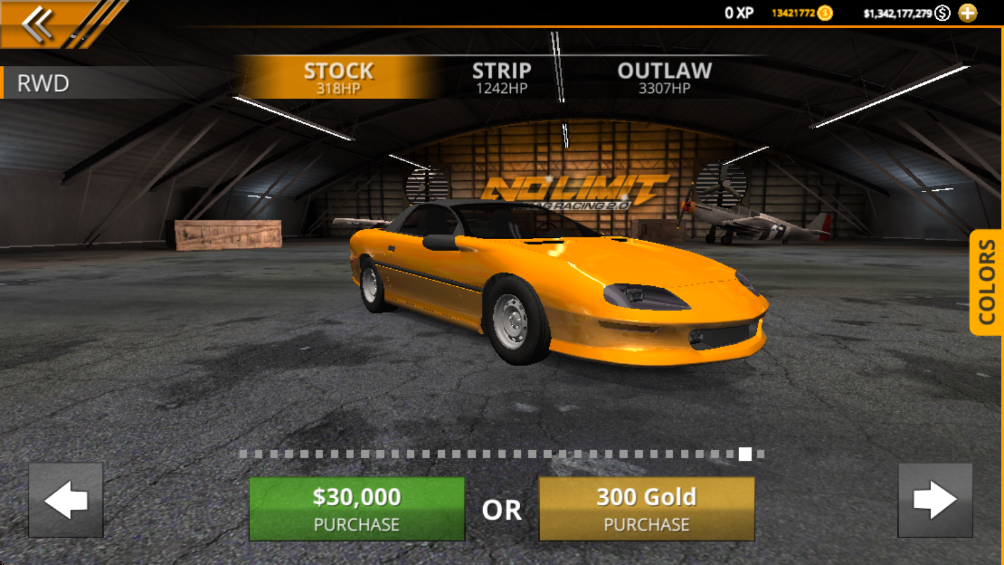Purchase the car for $30,000
The width and height of the screenshot is (1004, 565).
(x=356, y=508)
